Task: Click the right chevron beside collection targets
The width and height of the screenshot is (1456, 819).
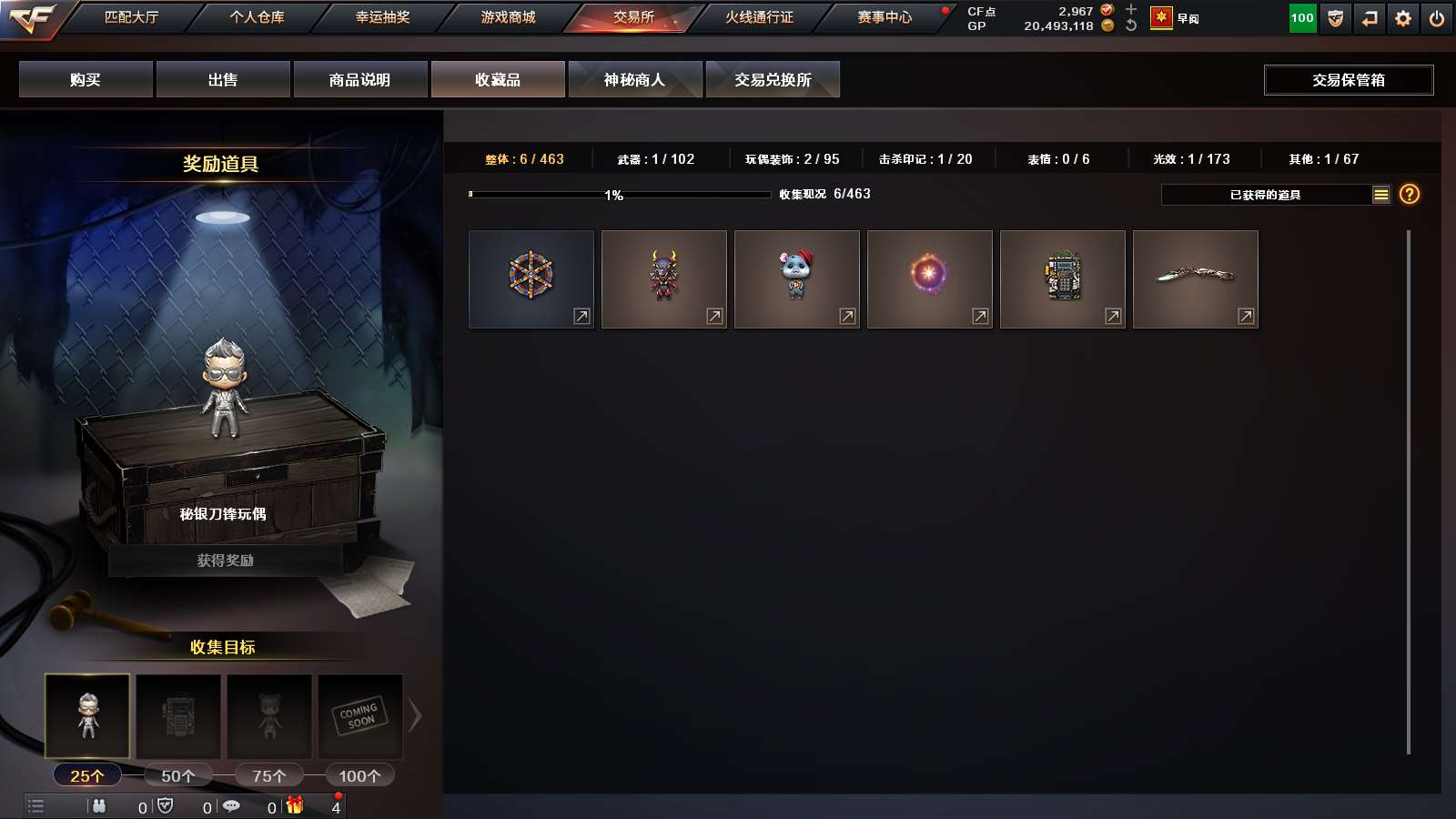Action: 417,716
